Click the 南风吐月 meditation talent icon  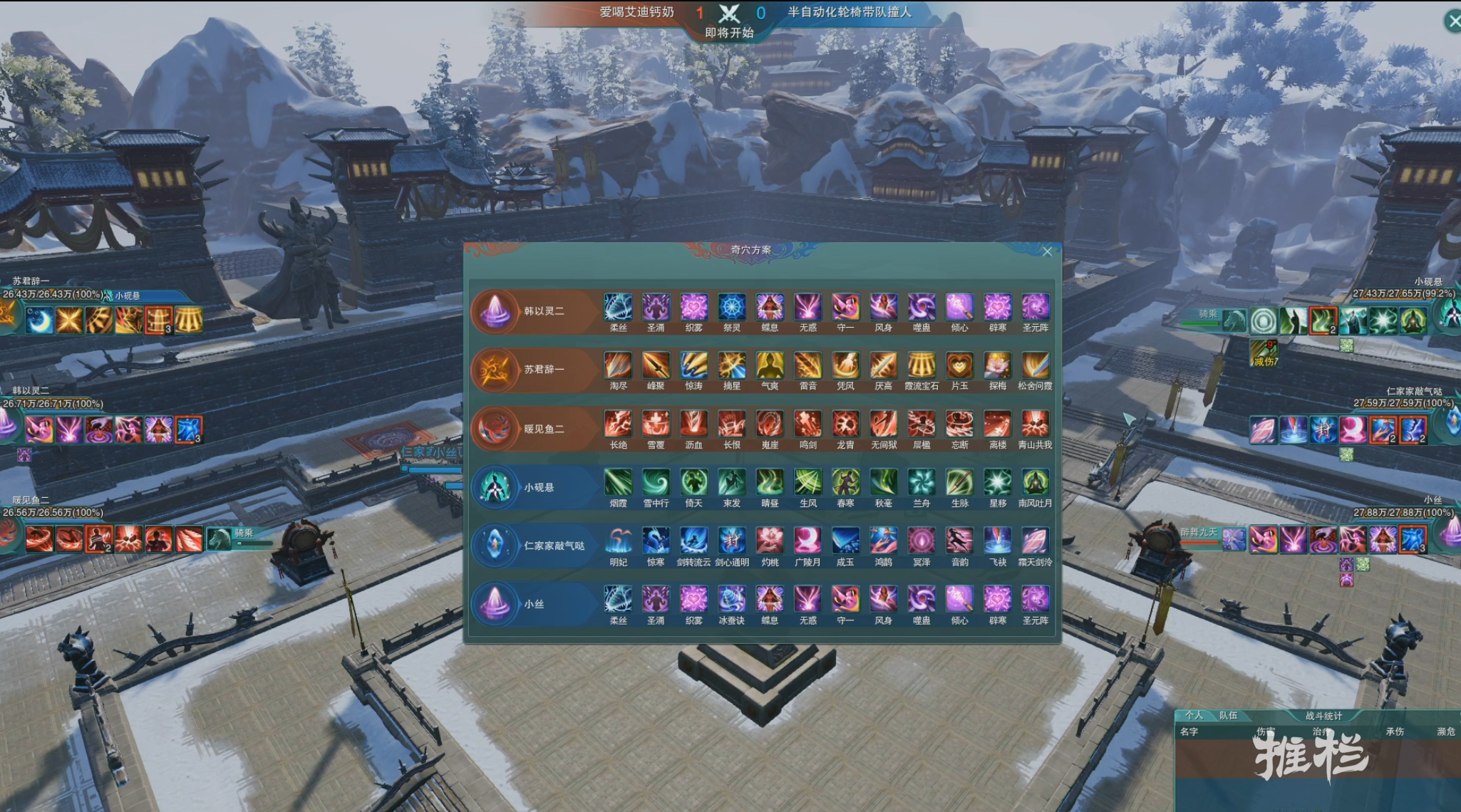tap(1036, 483)
